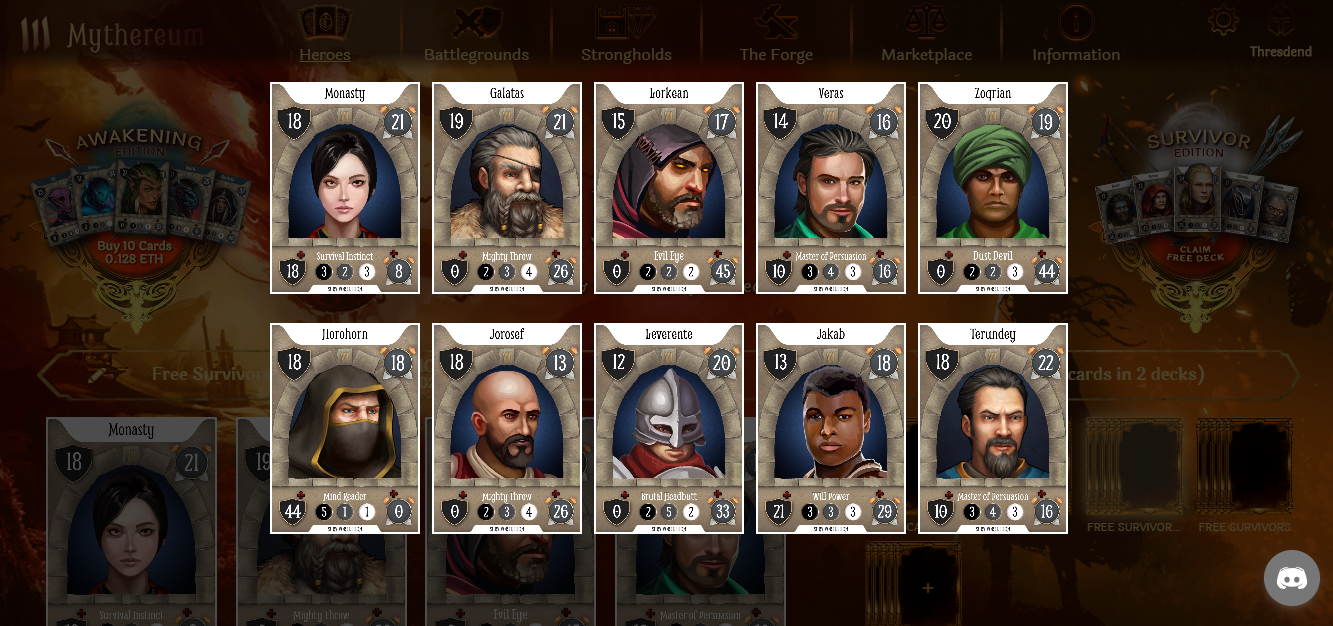Choose the Galatas hero card
This screenshot has width=1333, height=626.
click(507, 188)
